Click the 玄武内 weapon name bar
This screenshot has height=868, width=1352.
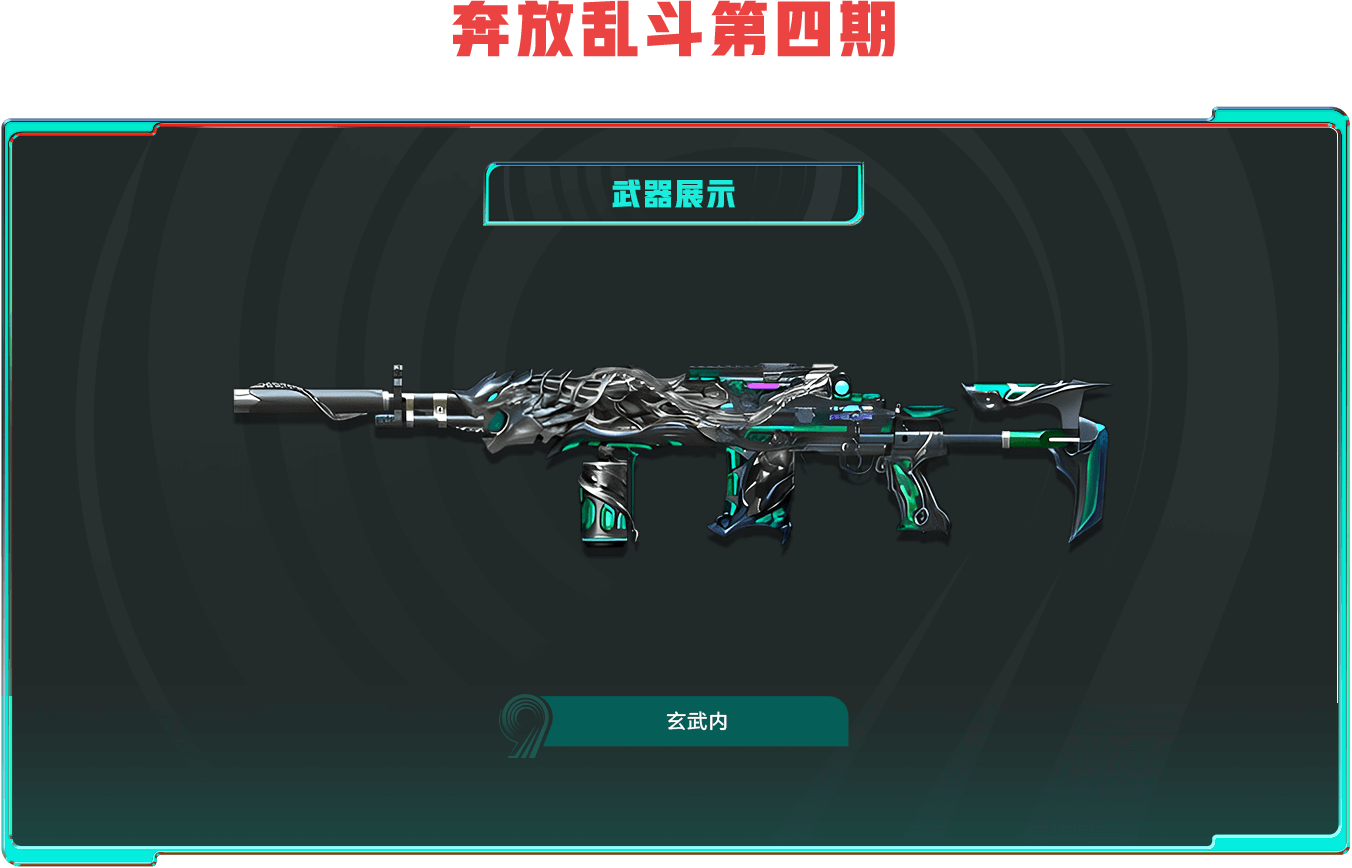tap(696, 721)
